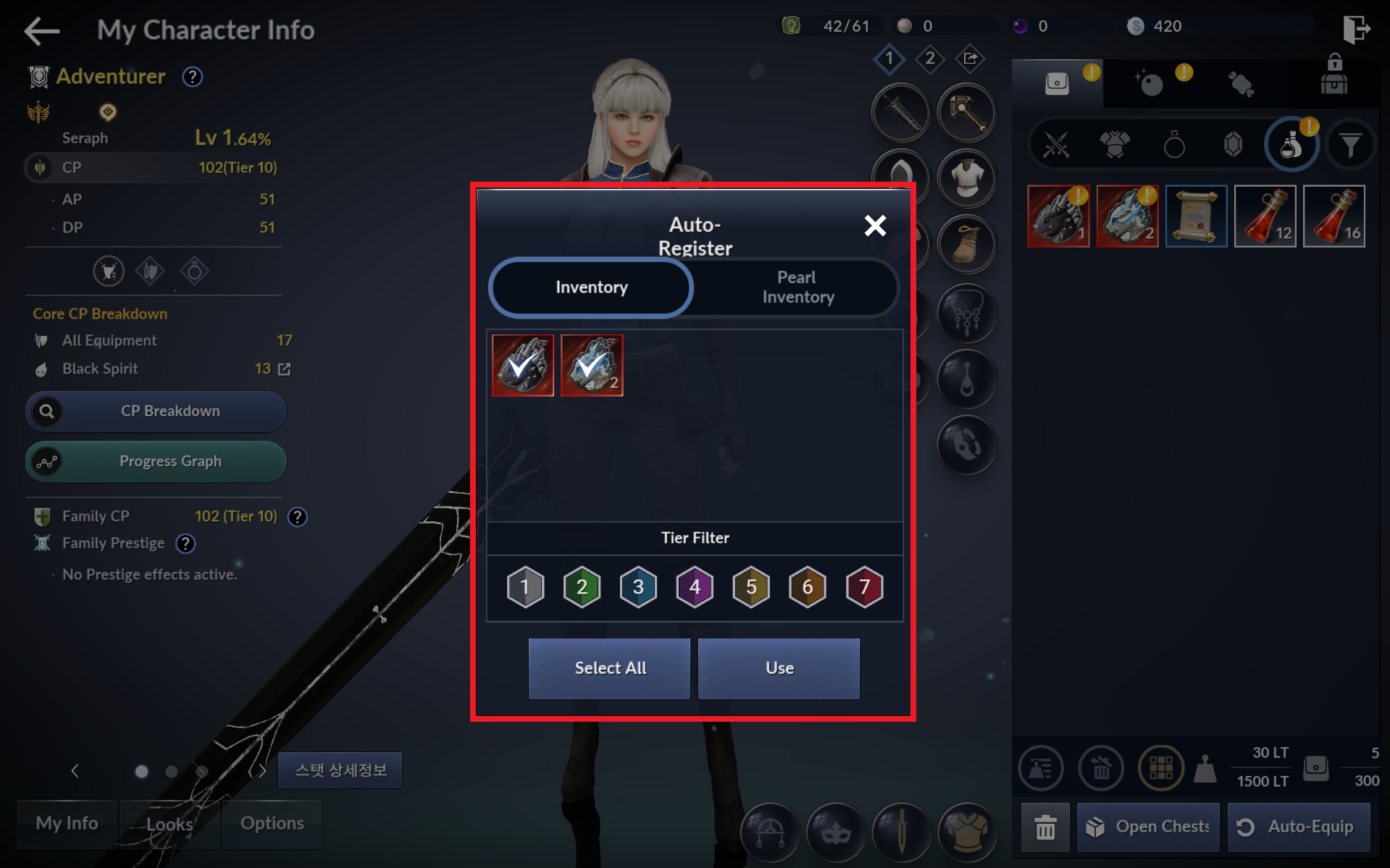This screenshot has width=1390, height=868.
Task: Open the Adventurer help question mark
Action: [192, 77]
